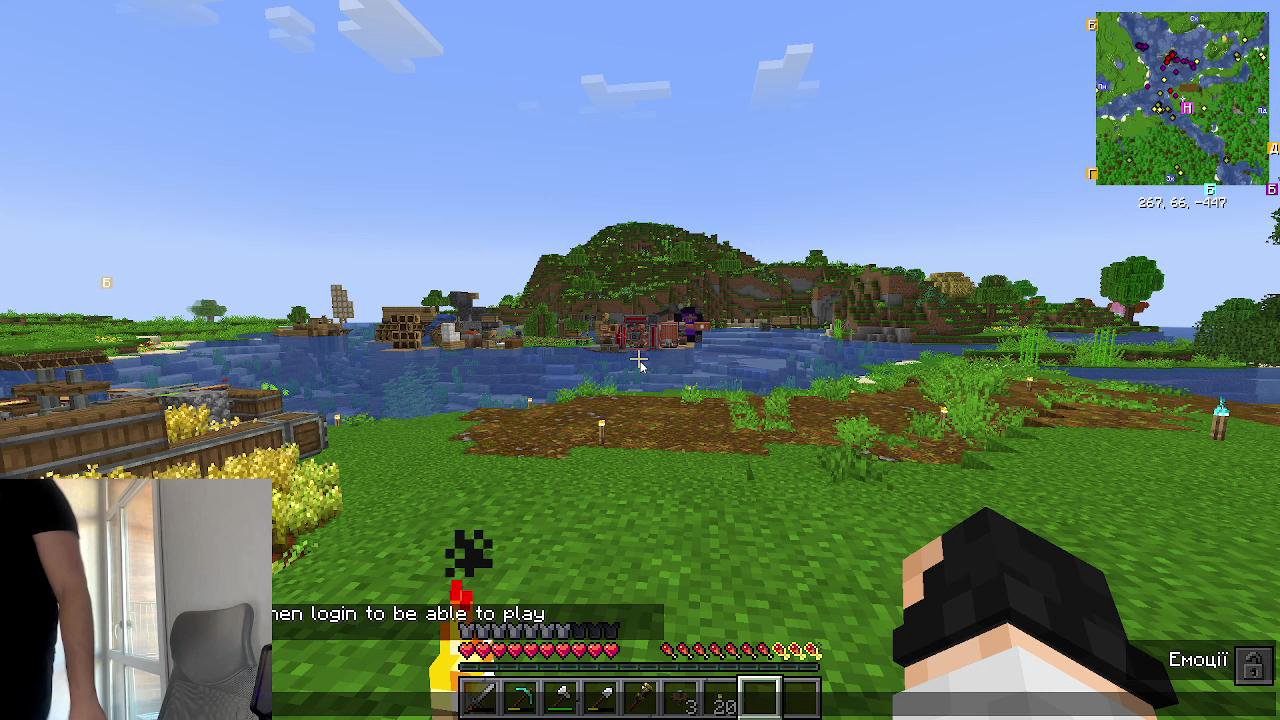Click the cyan 'Б' waypoint below the minimap

point(1210,188)
